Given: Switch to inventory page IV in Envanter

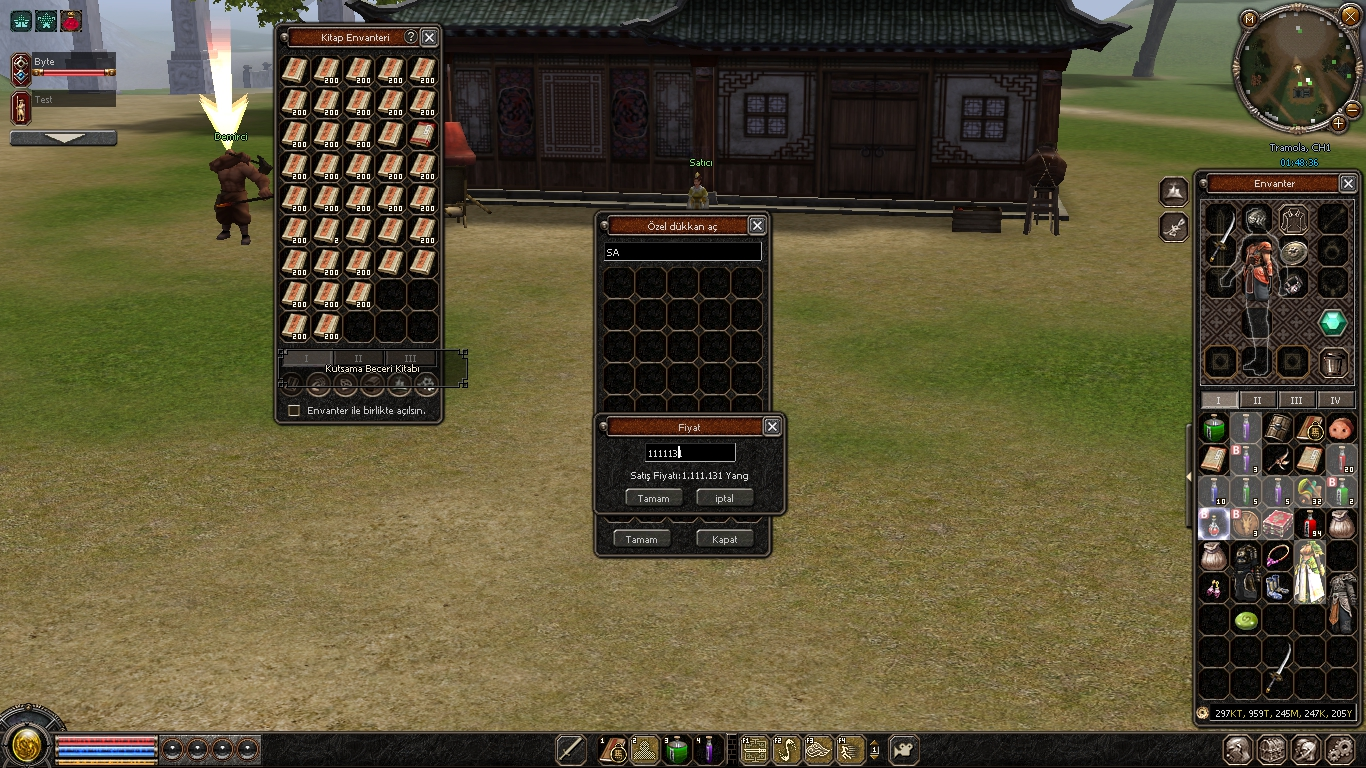Looking at the screenshot, I should (1335, 400).
